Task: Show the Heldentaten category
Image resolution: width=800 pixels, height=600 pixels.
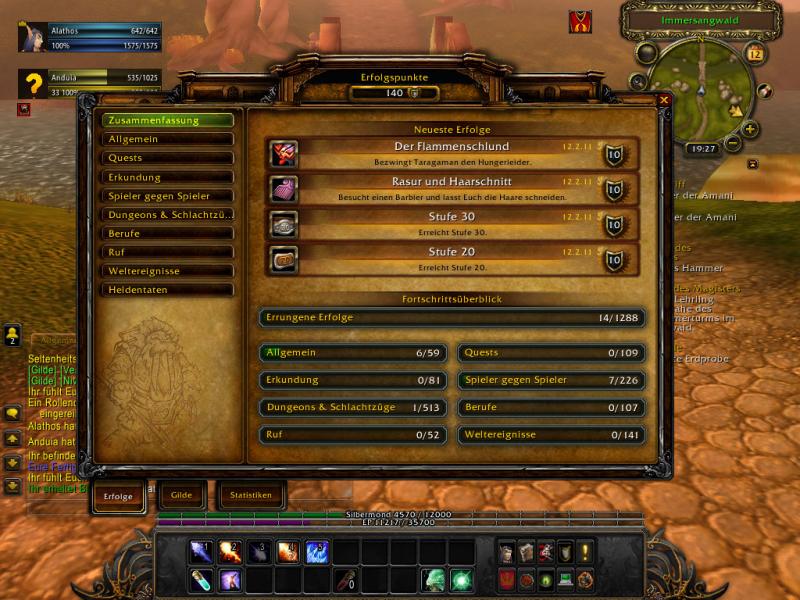Action: pyautogui.click(x=167, y=290)
